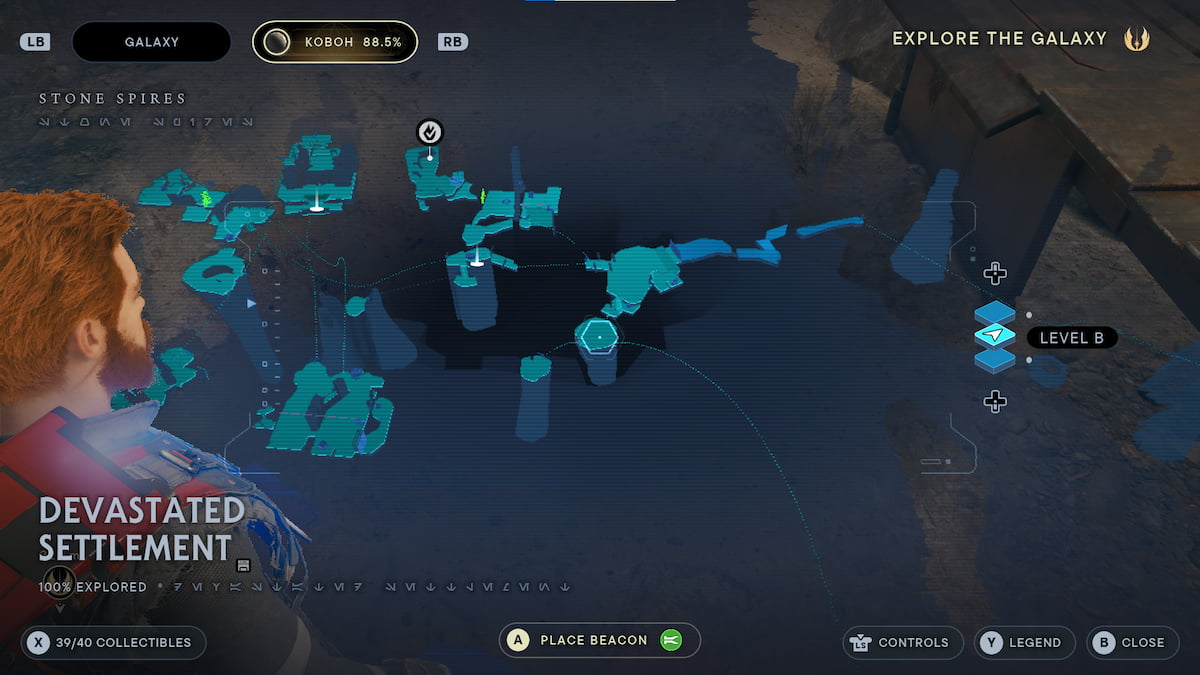Screen dimensions: 1200x675
Task: Go up a map level with upper plus
Action: (994, 273)
